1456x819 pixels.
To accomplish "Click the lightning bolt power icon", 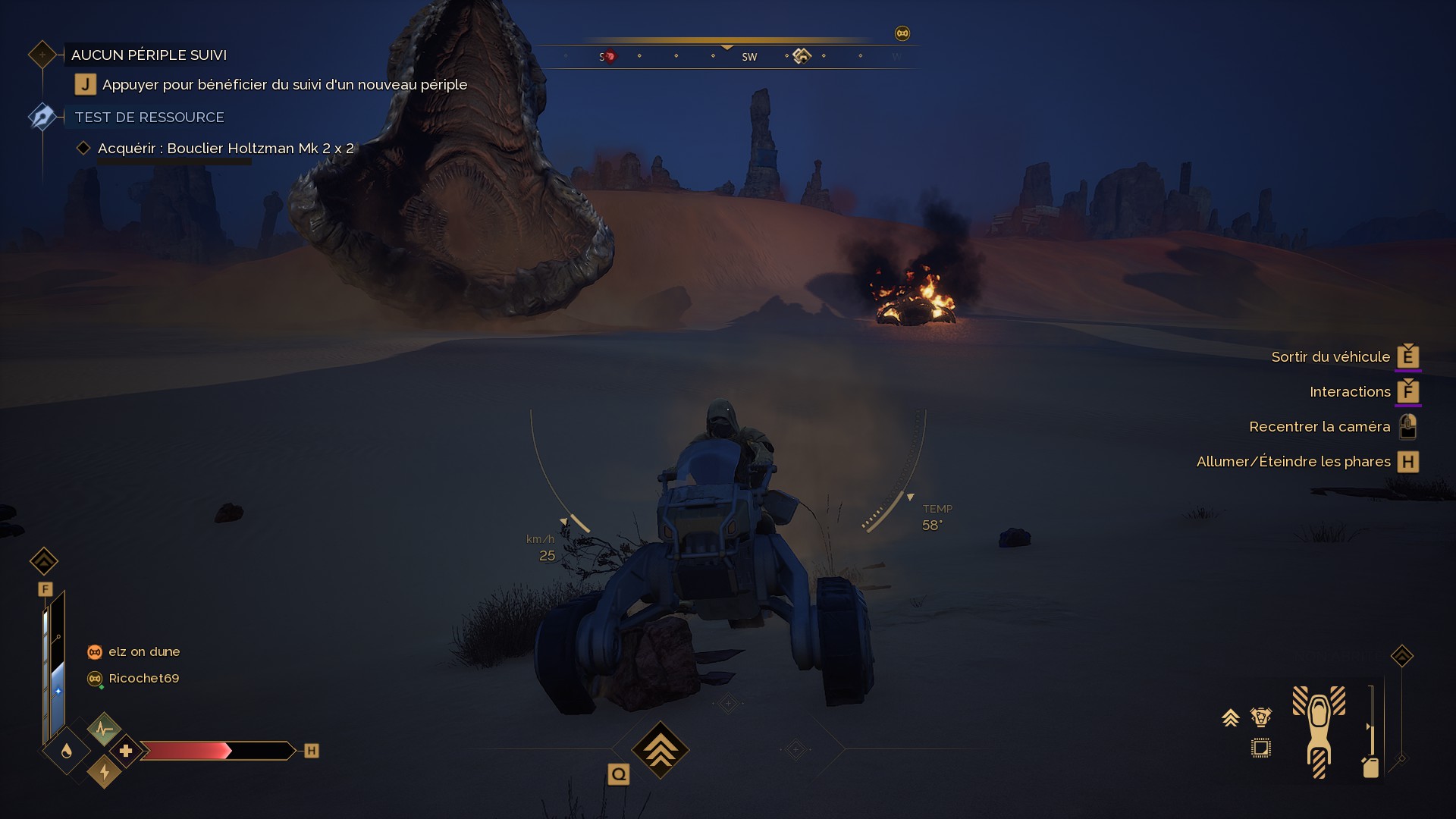I will (105, 772).
